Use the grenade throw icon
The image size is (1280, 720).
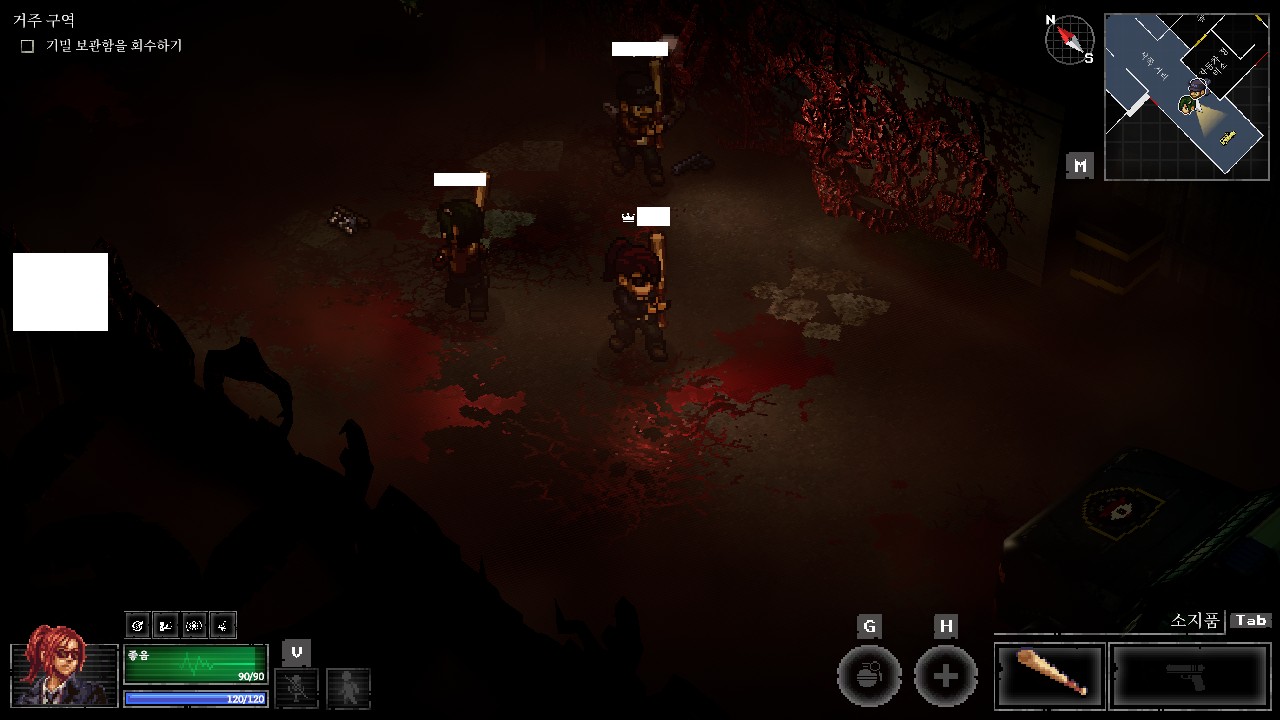869,676
